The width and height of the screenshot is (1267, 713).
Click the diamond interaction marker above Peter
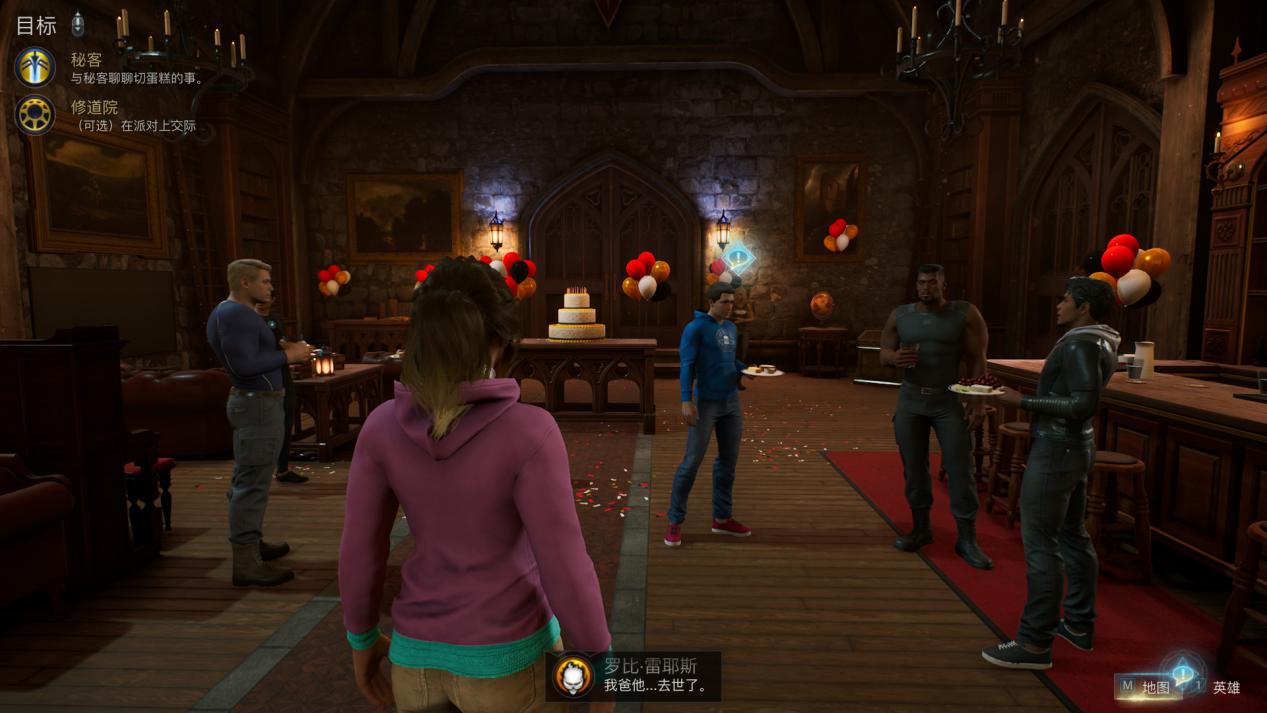(x=738, y=260)
